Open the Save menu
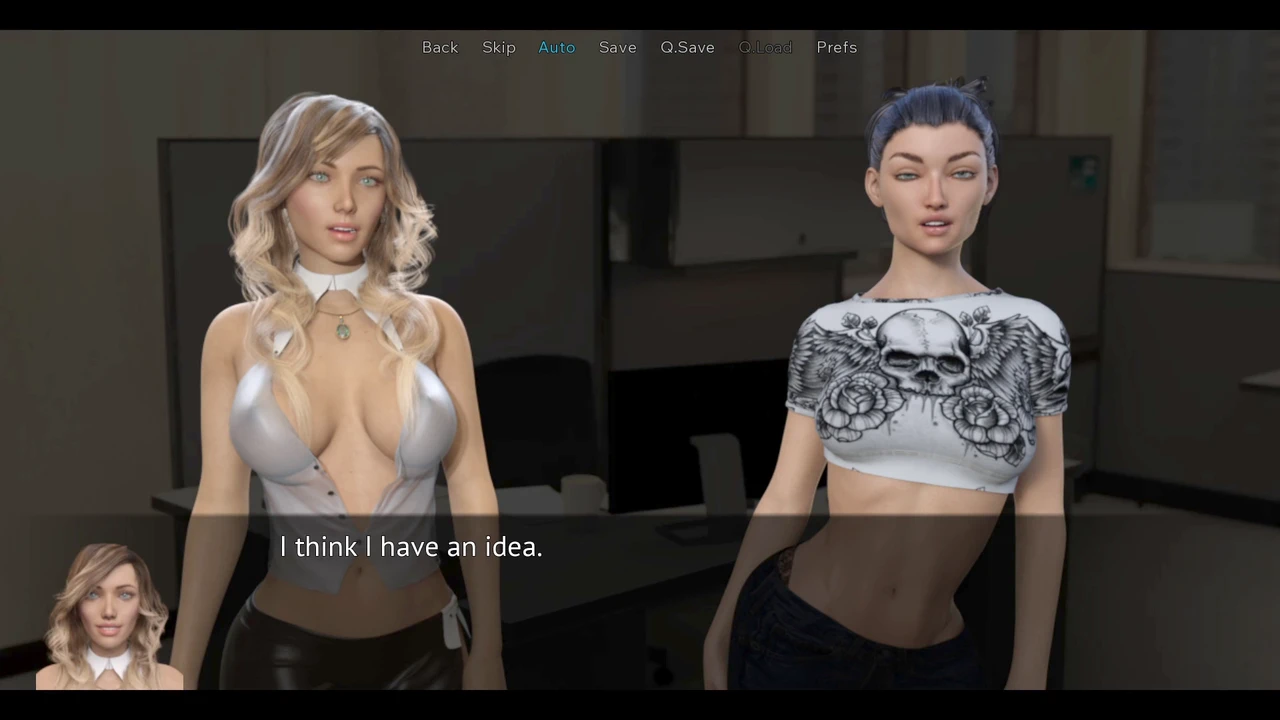The image size is (1280, 720). point(618,47)
